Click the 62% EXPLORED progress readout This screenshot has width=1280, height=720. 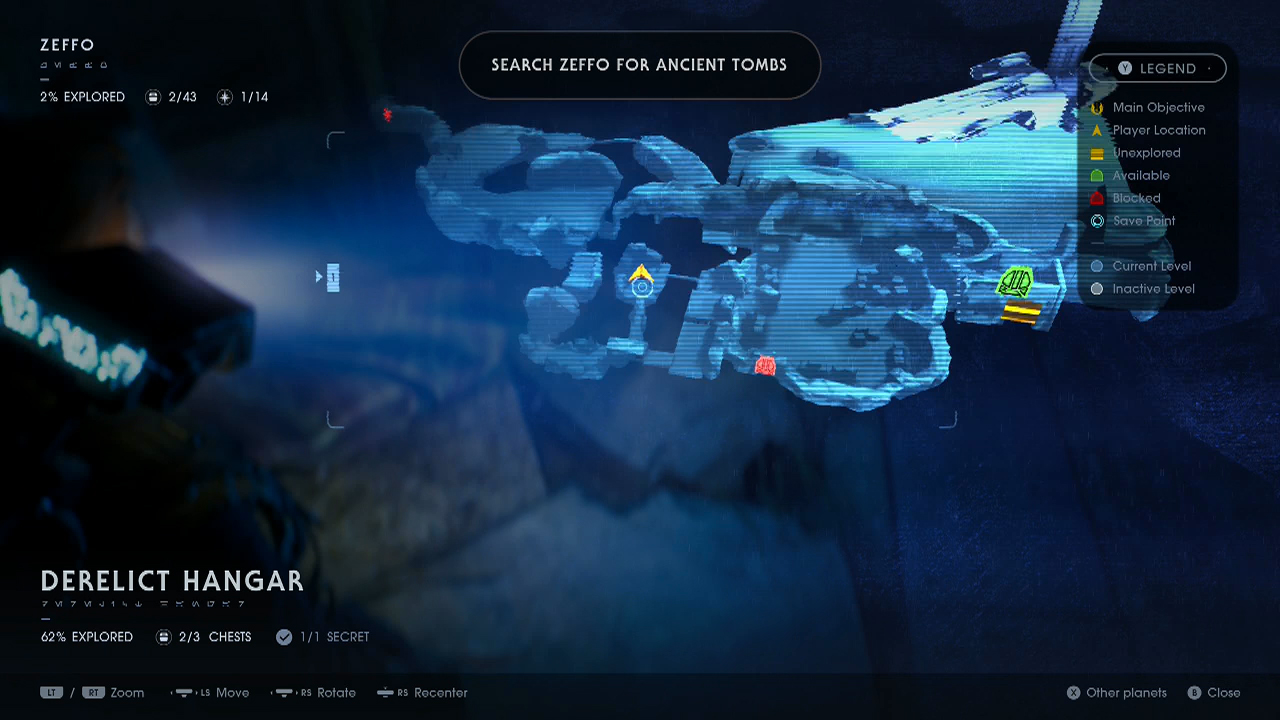click(86, 636)
